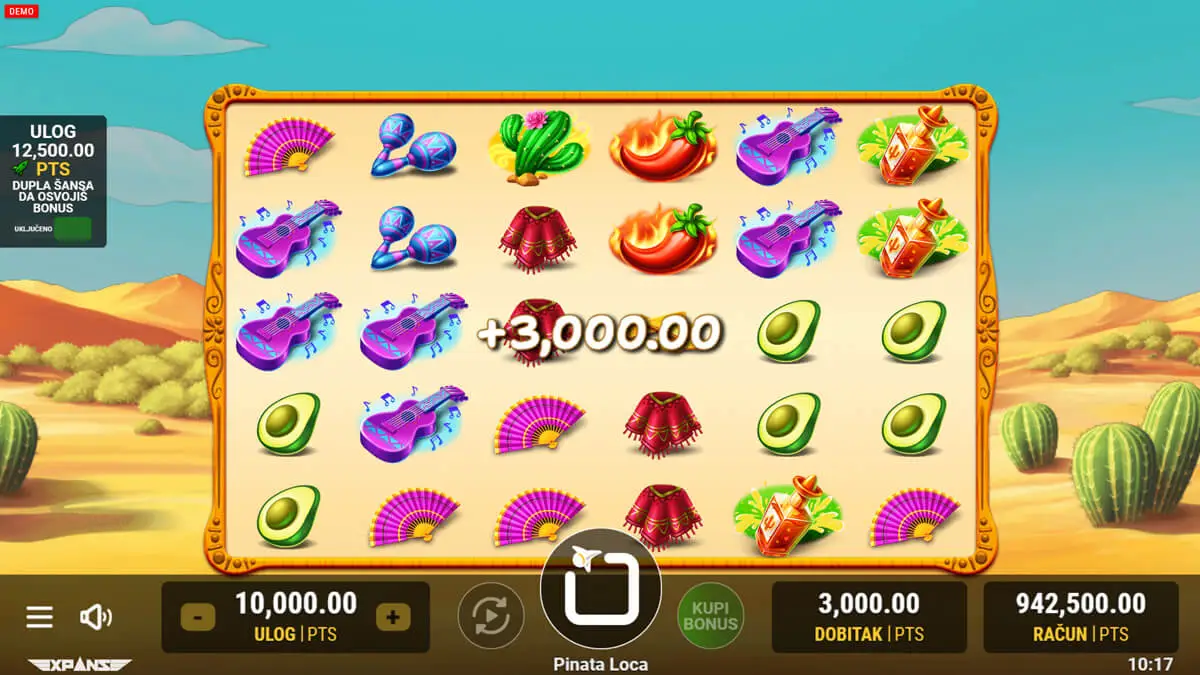The image size is (1200, 675).
Task: Increase the bet with plus button
Action: pyautogui.click(x=392, y=617)
